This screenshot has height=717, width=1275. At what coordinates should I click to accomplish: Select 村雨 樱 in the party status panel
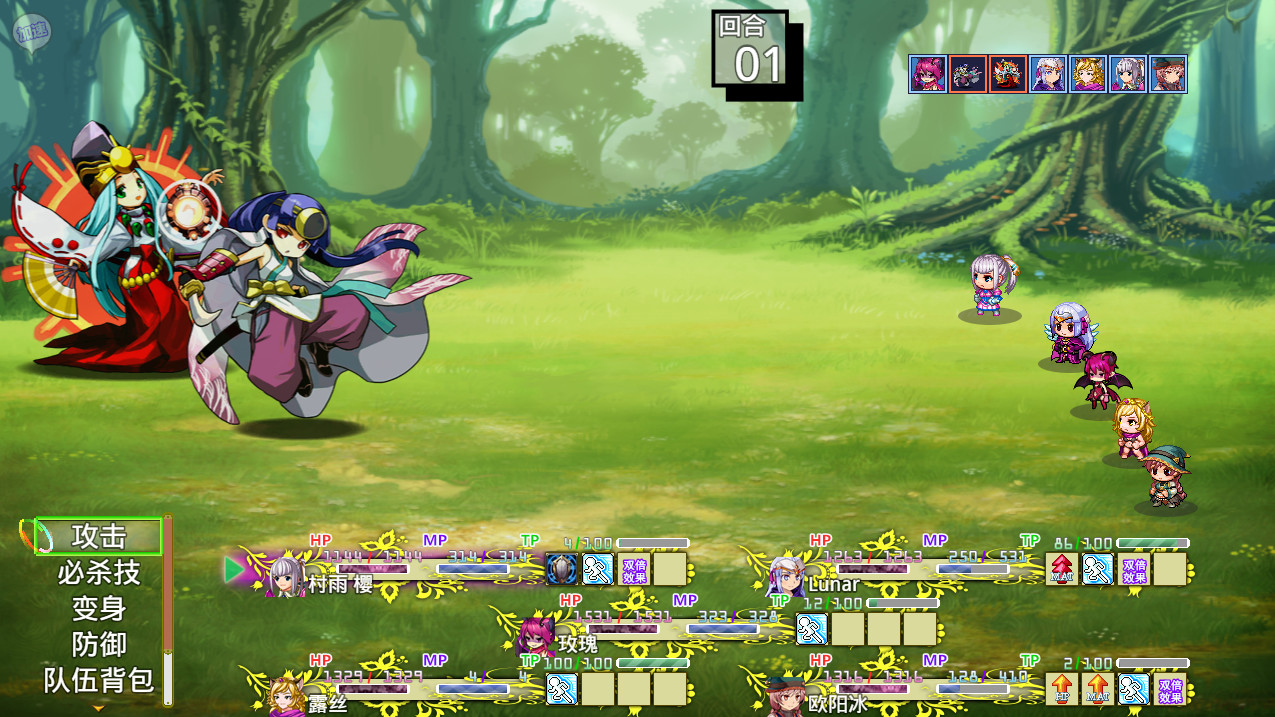click(x=340, y=583)
